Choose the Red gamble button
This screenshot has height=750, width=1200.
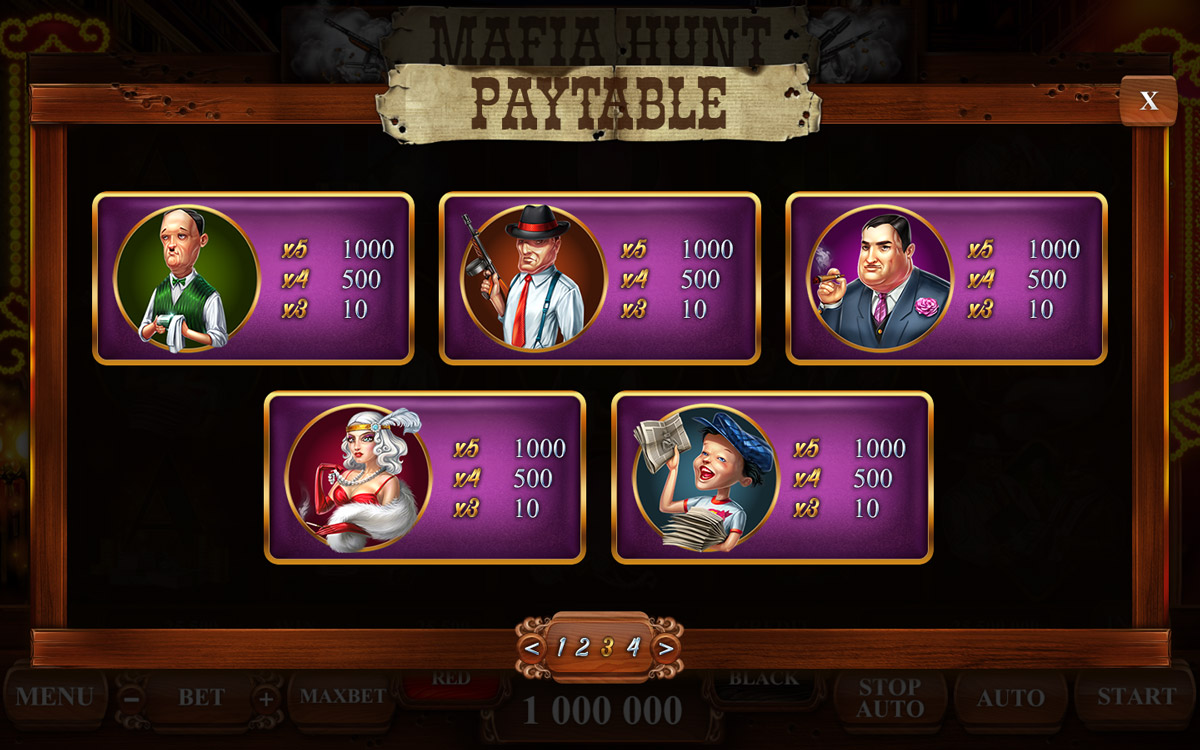[x=452, y=680]
